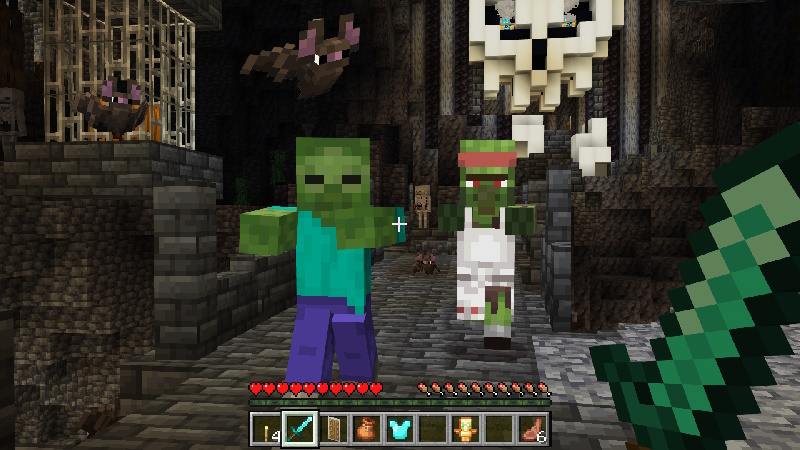Select the wooden shield hotbar slot
Image resolution: width=800 pixels, height=450 pixels.
[x=333, y=429]
